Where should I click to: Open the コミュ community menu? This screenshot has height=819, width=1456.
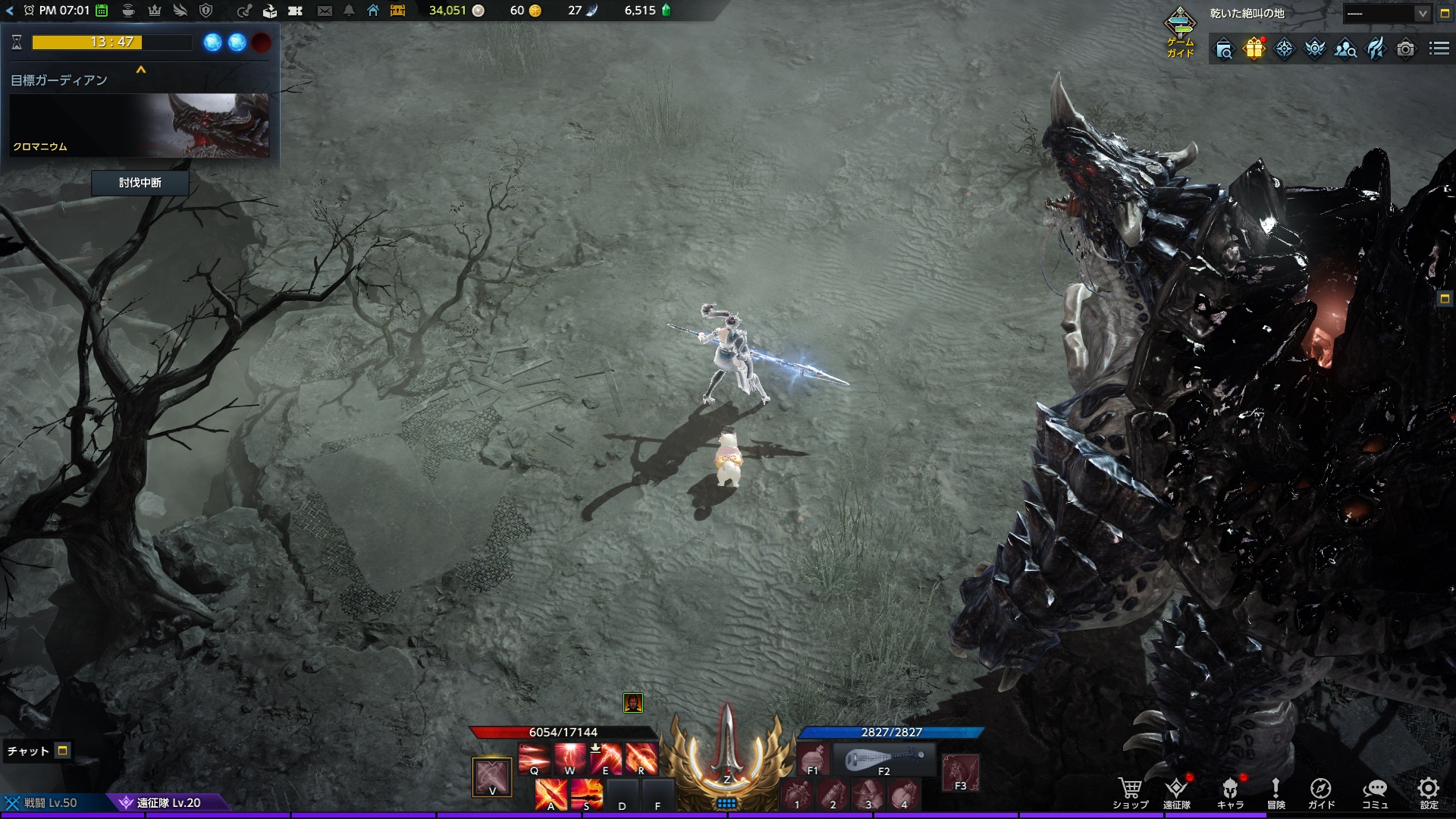(x=1375, y=792)
